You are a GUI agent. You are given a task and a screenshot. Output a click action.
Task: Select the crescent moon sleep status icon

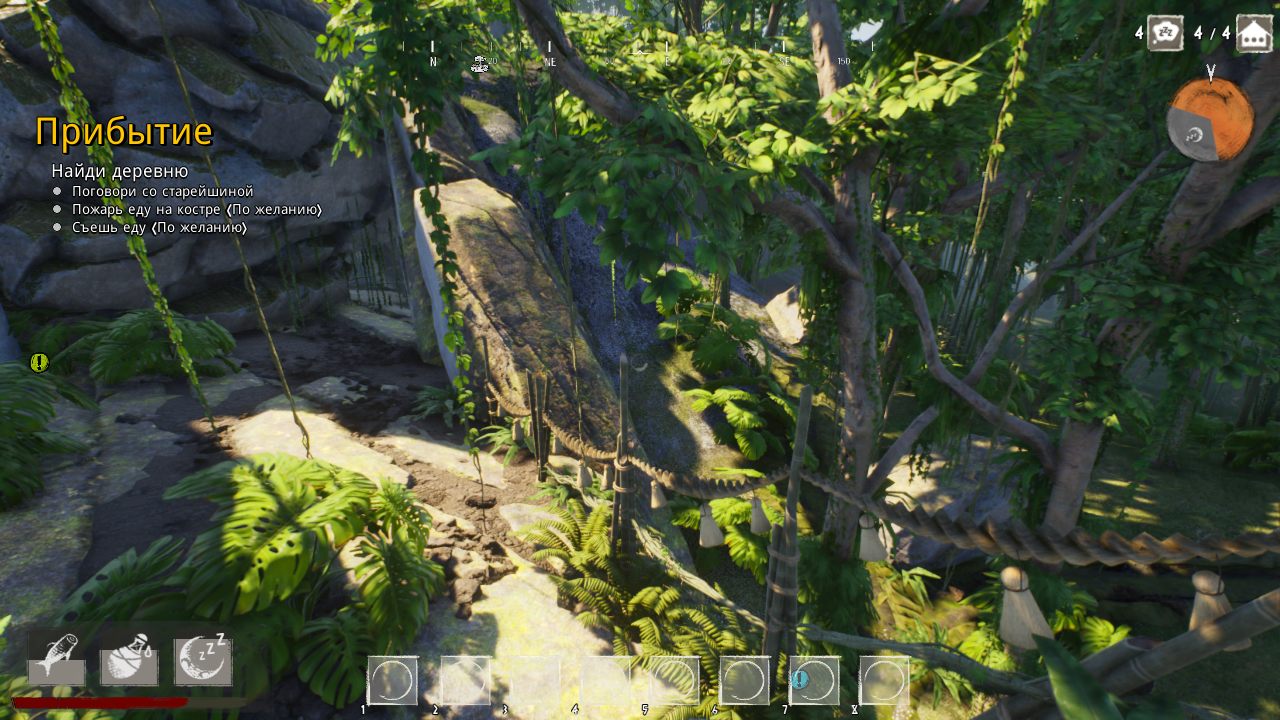pyautogui.click(x=204, y=659)
